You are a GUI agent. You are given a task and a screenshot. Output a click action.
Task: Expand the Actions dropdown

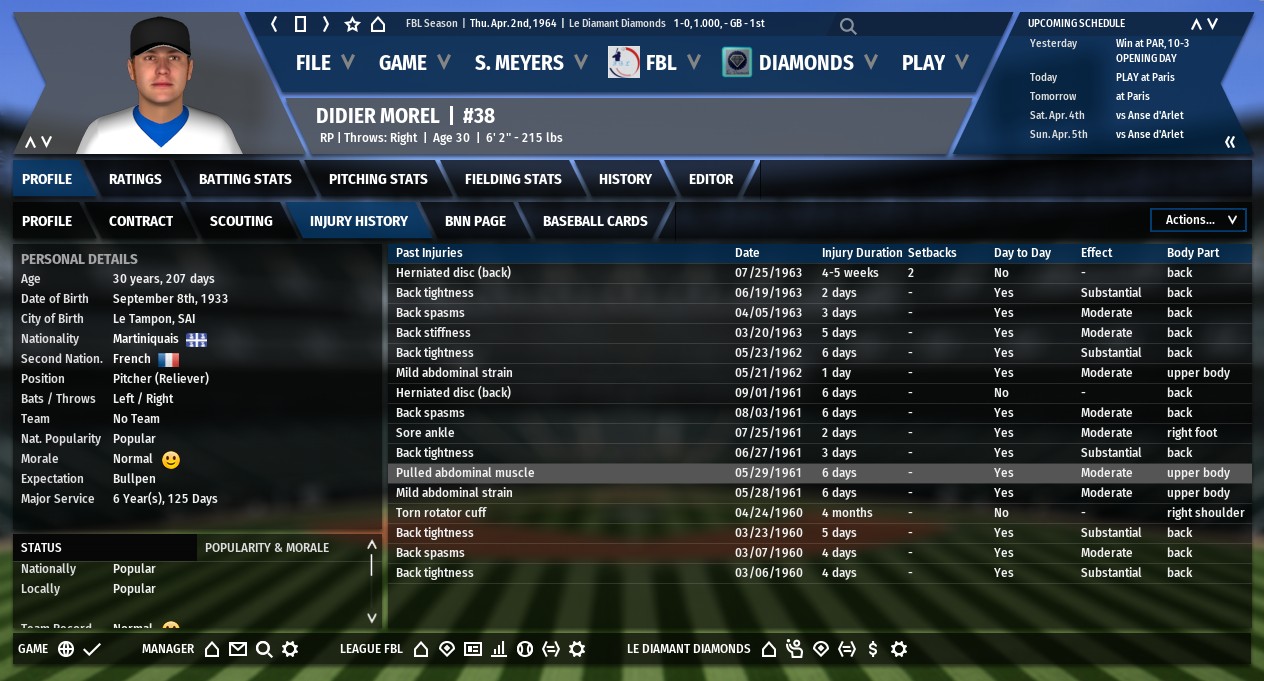pyautogui.click(x=1199, y=220)
